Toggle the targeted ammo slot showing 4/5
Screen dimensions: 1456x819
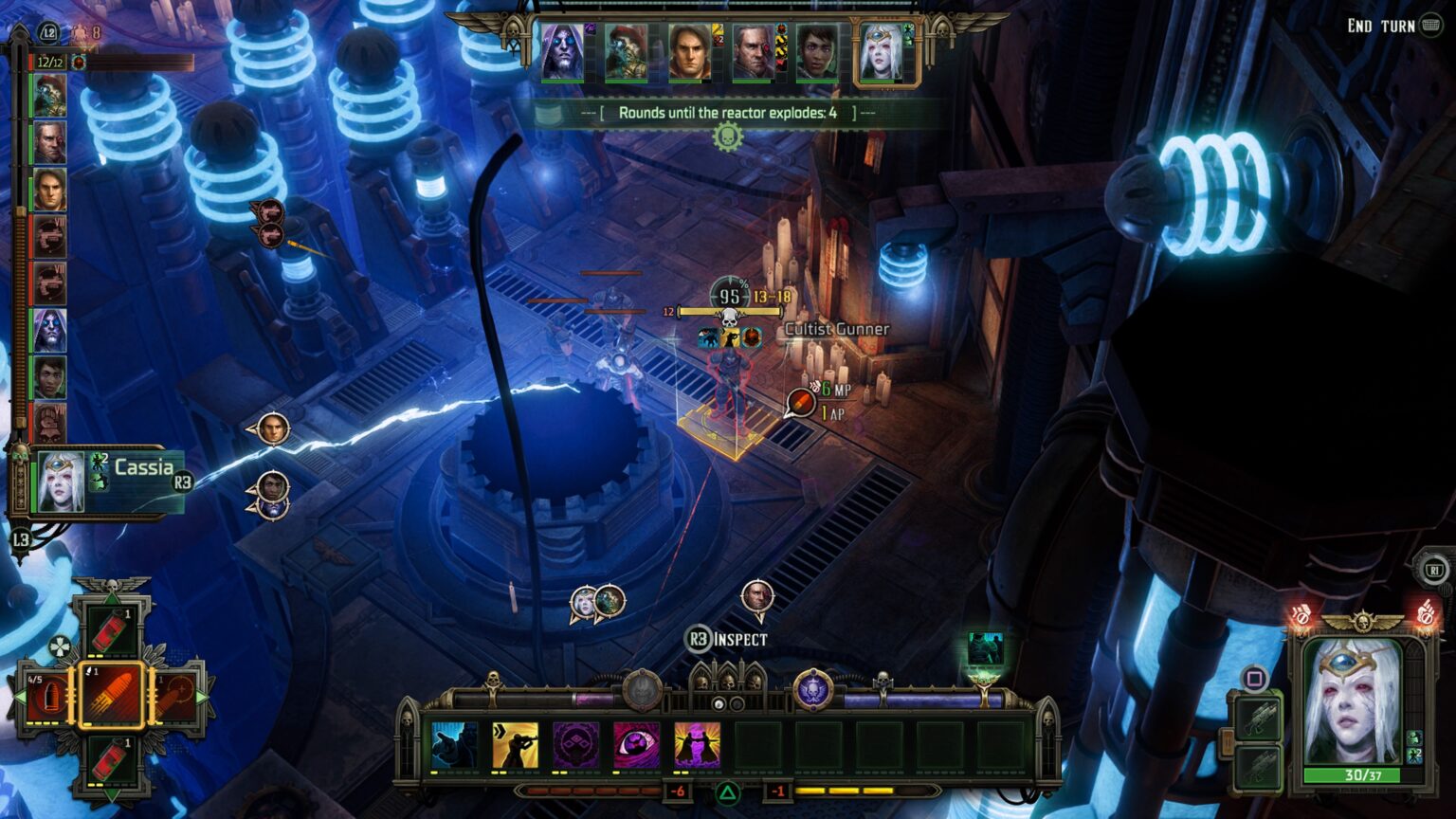46,698
